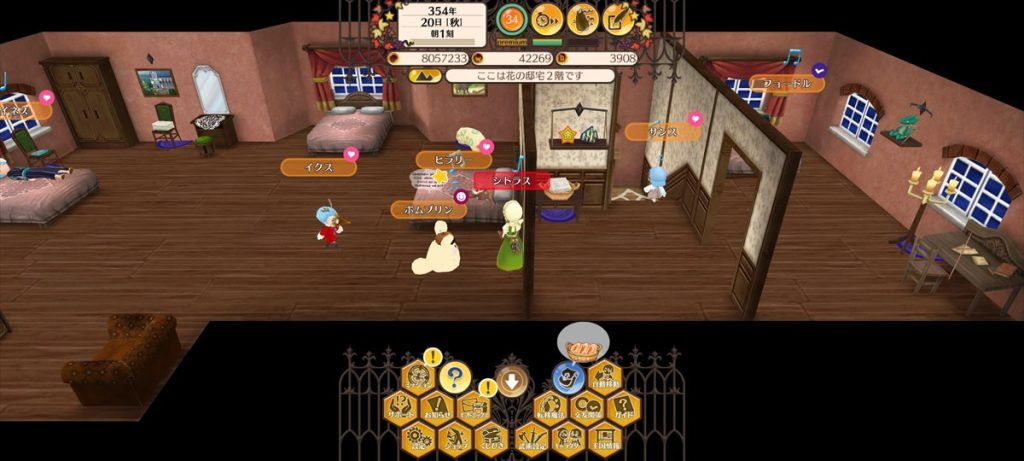Activate the 自動移動 auto-move hexagon
Screen dimensions: 1024x461
click(603, 378)
